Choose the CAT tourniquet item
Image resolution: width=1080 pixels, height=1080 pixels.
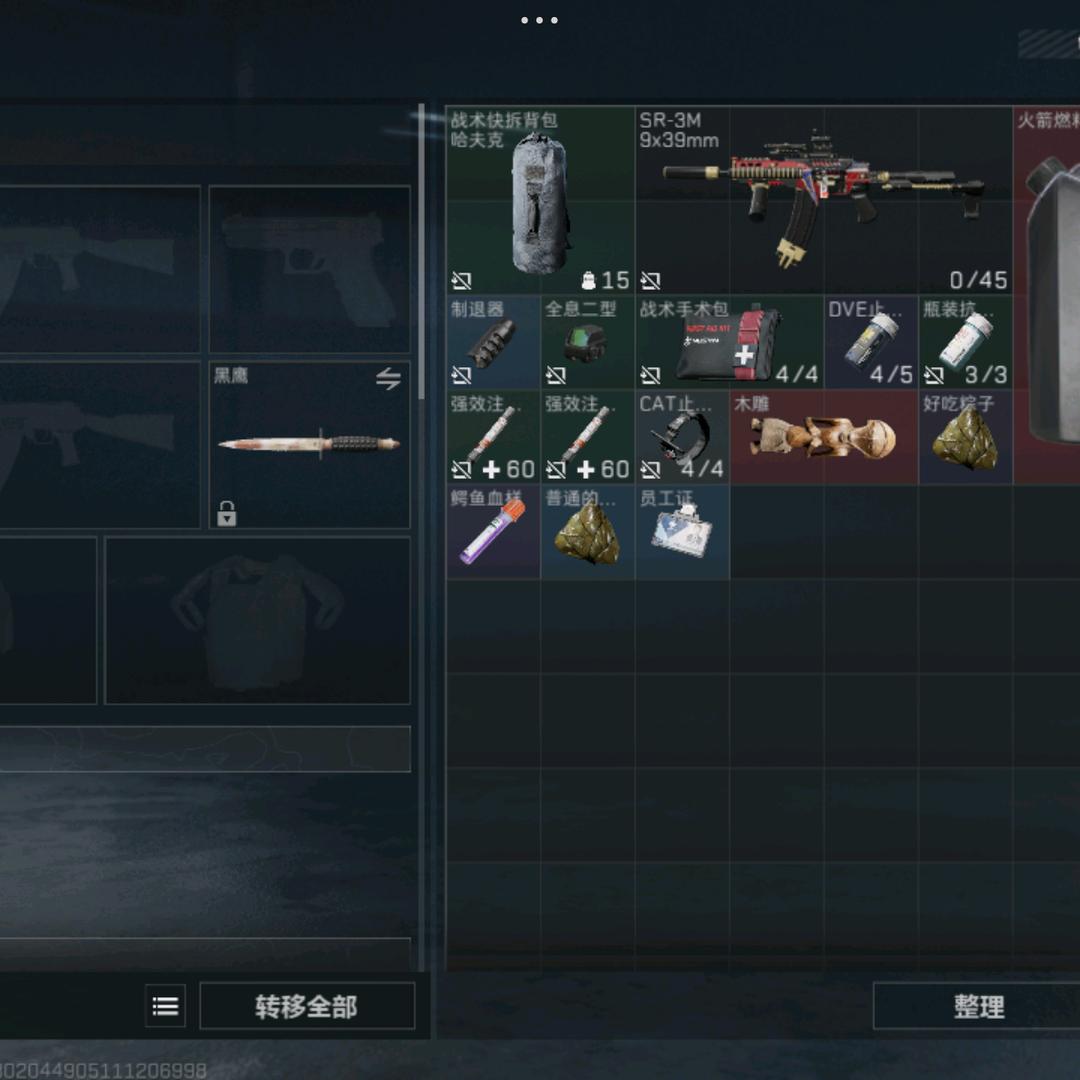pyautogui.click(x=682, y=438)
